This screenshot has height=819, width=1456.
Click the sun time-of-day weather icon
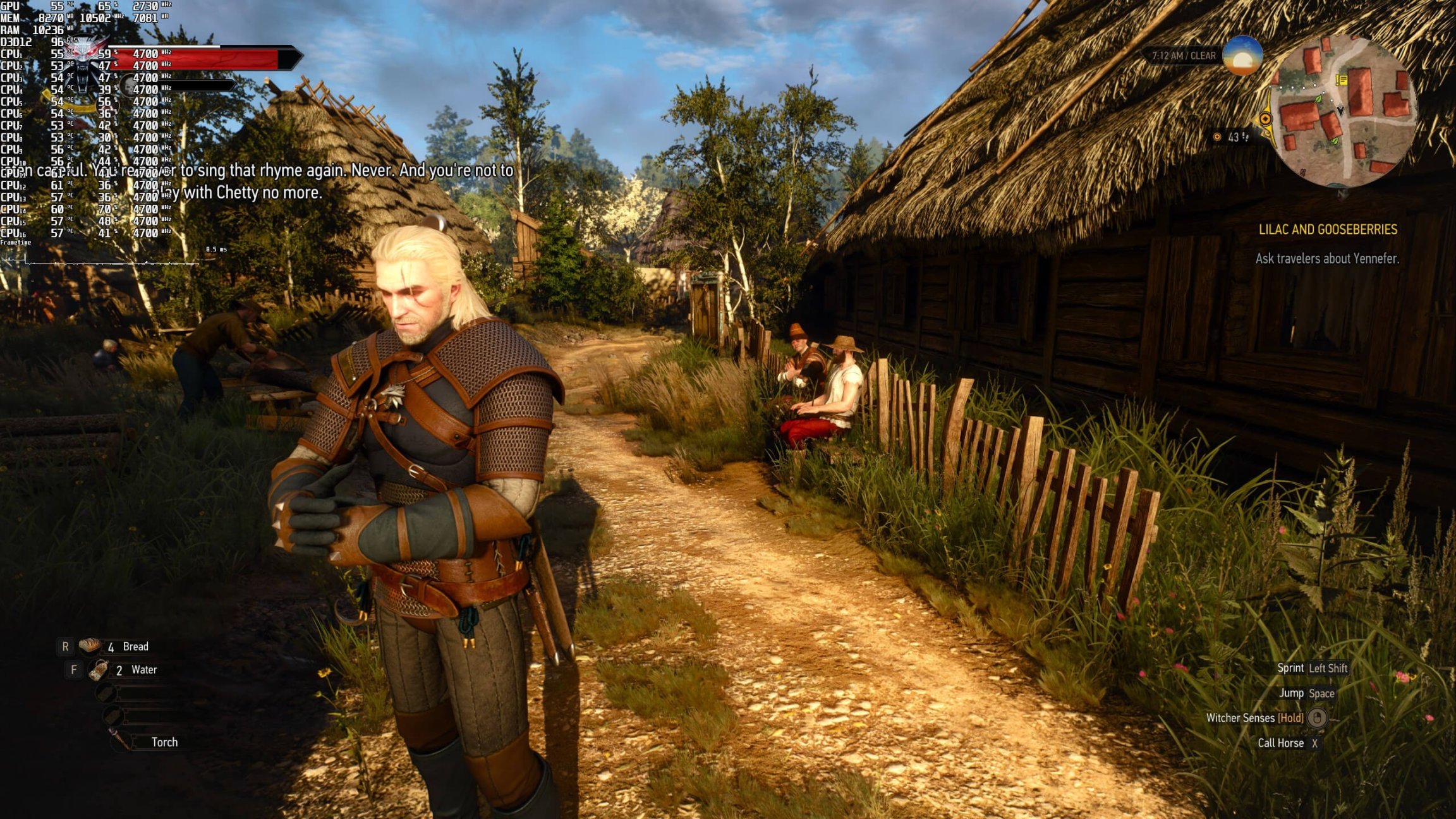1242,57
